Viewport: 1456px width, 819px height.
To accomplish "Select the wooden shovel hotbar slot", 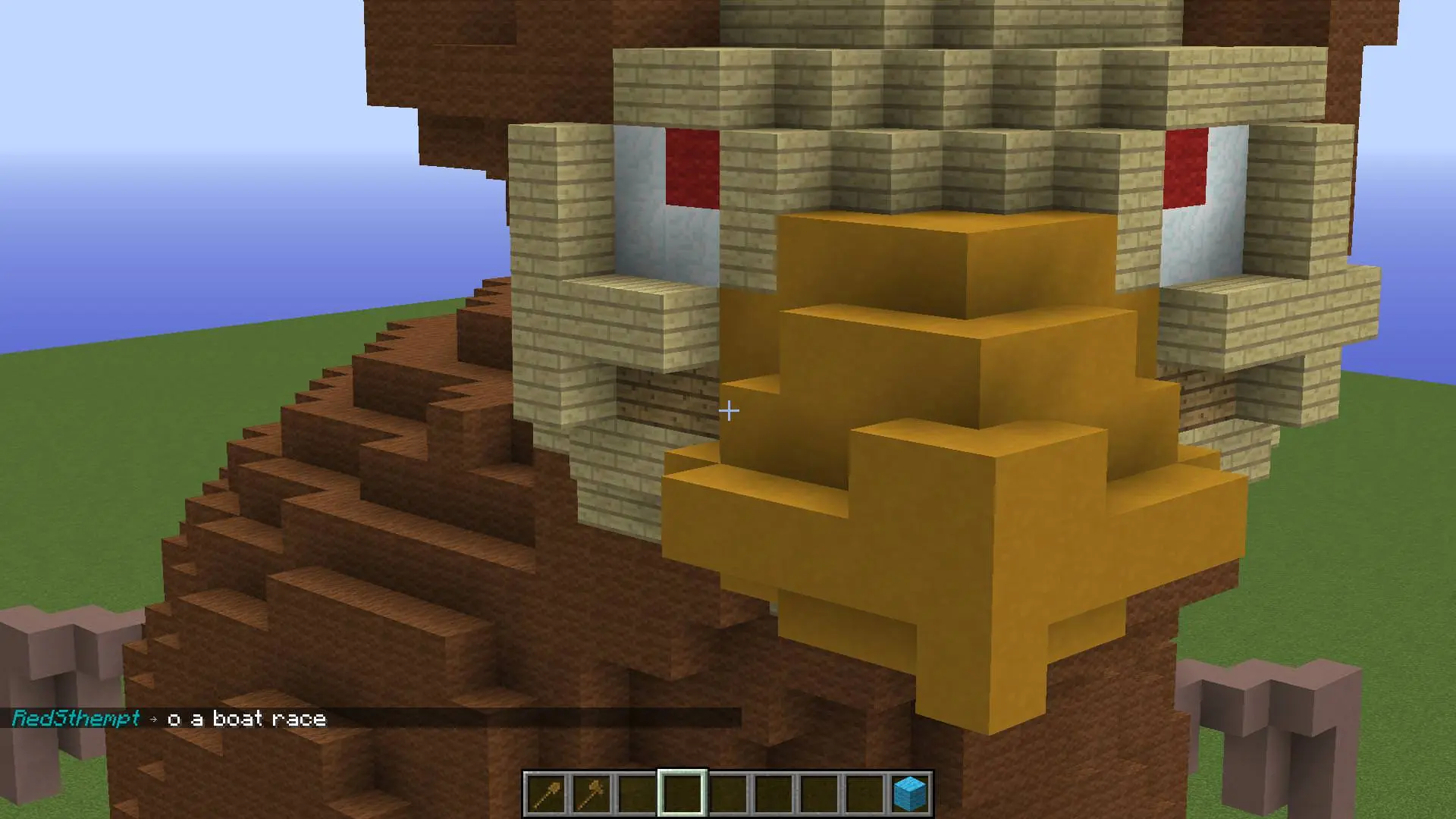I will 546,793.
